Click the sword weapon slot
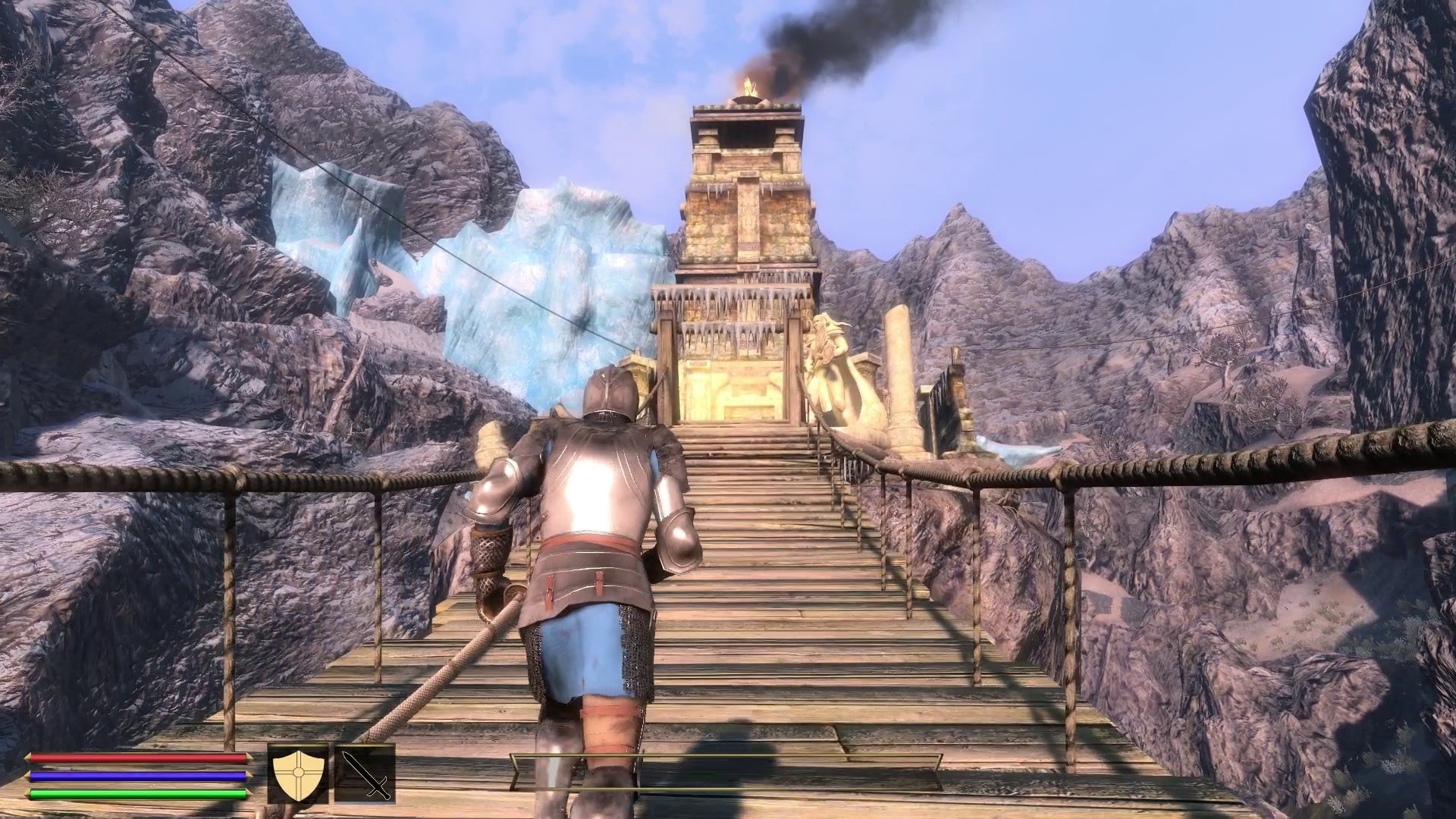This screenshot has width=1456, height=819. coord(366,773)
